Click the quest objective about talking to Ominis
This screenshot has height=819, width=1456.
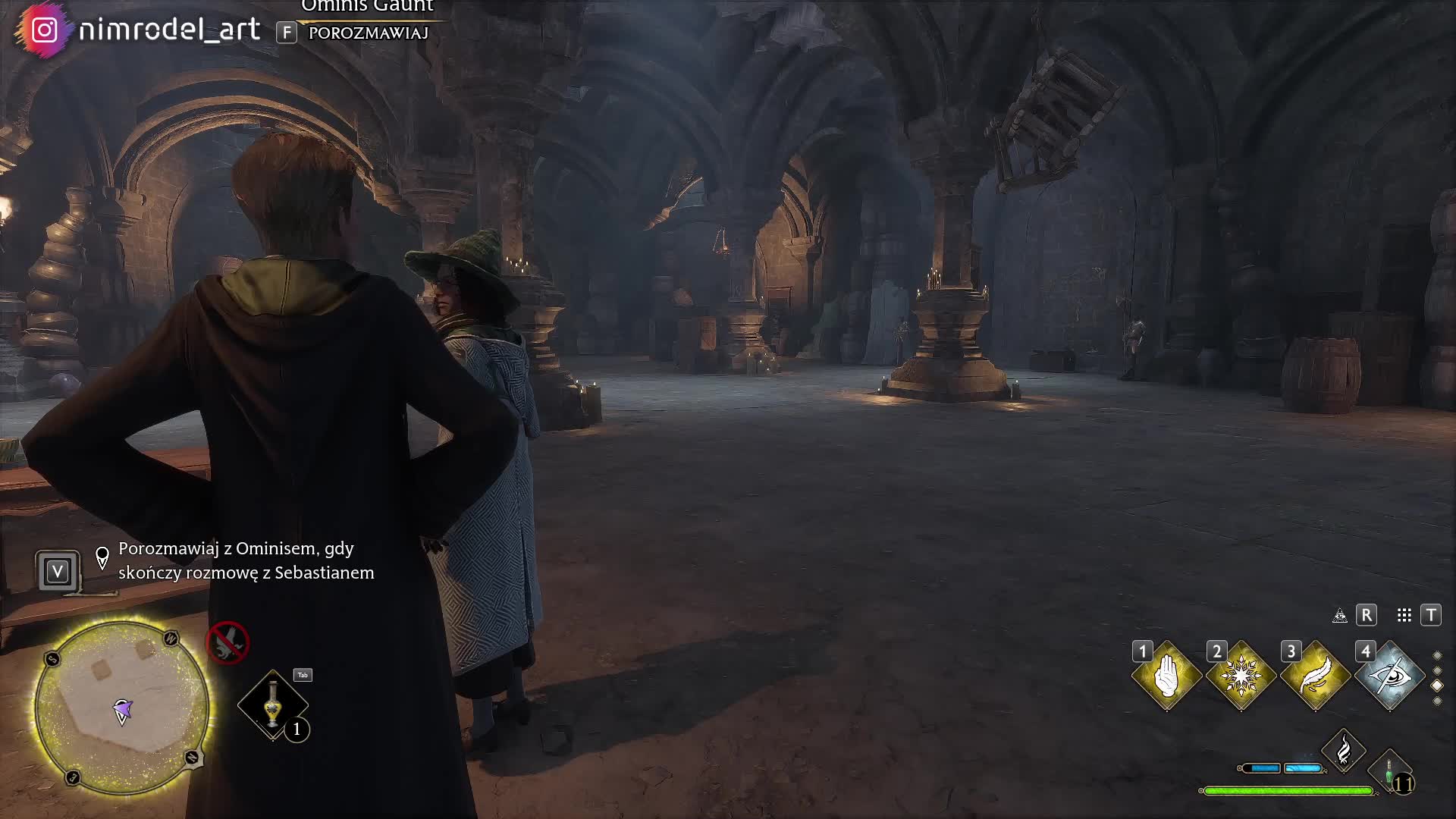coord(246,560)
